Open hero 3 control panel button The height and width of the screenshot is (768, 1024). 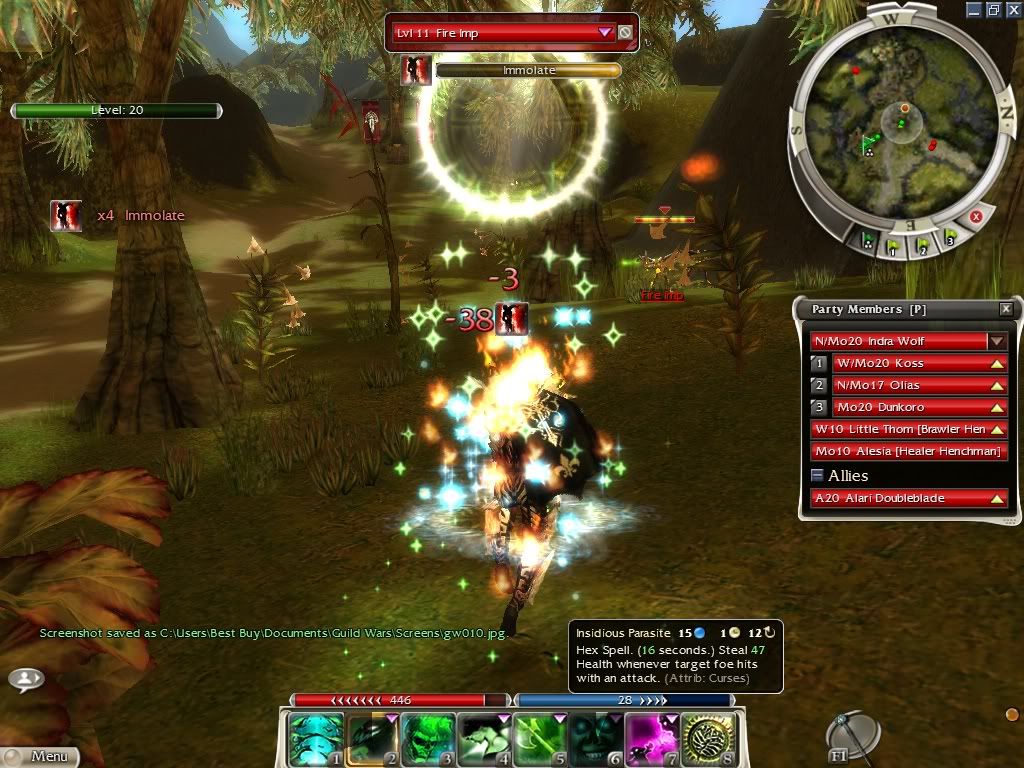[x=819, y=407]
